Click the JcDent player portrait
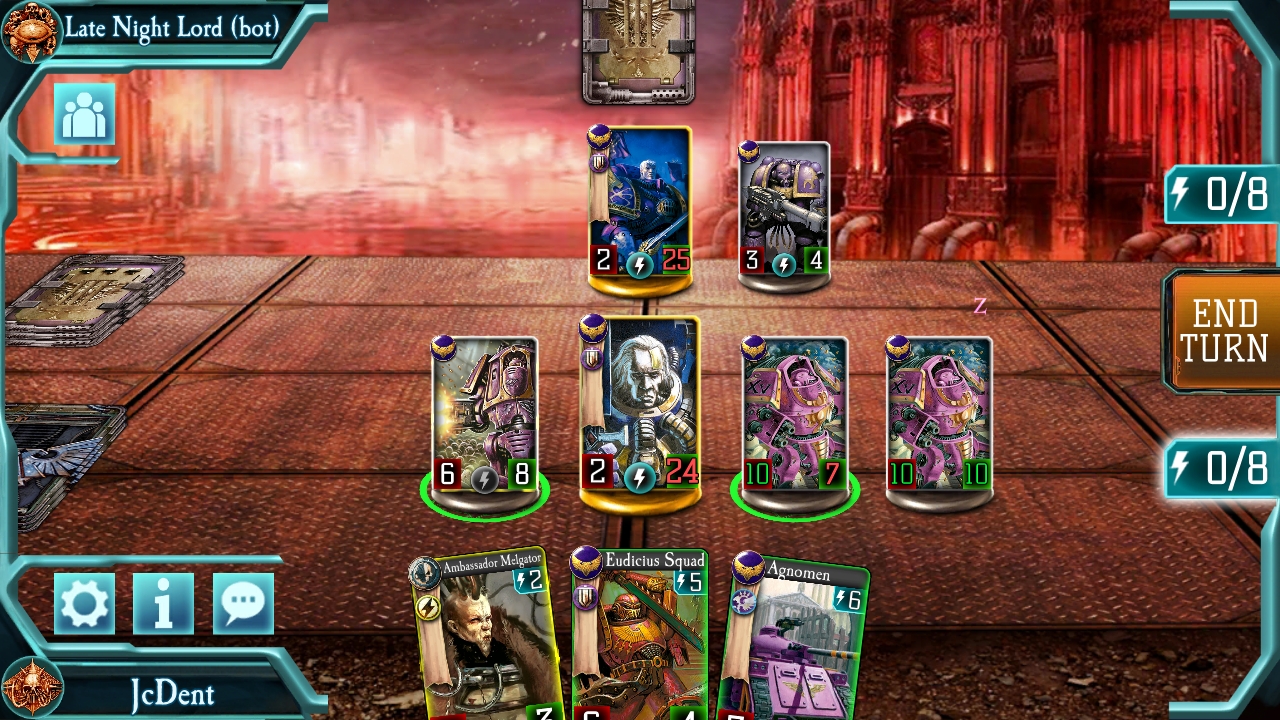 [x=31, y=688]
